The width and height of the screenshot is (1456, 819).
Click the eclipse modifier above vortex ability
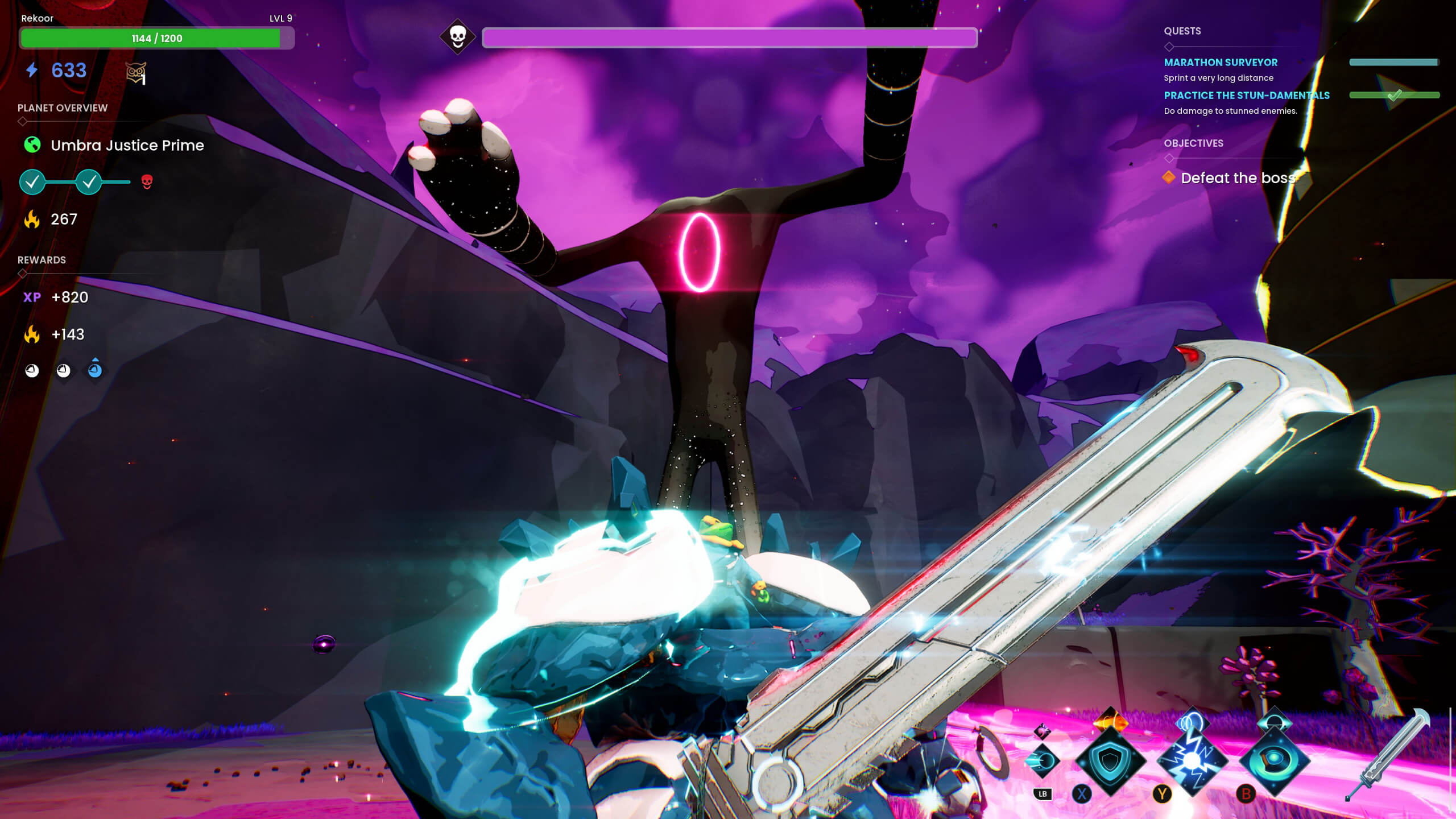pos(1275,721)
